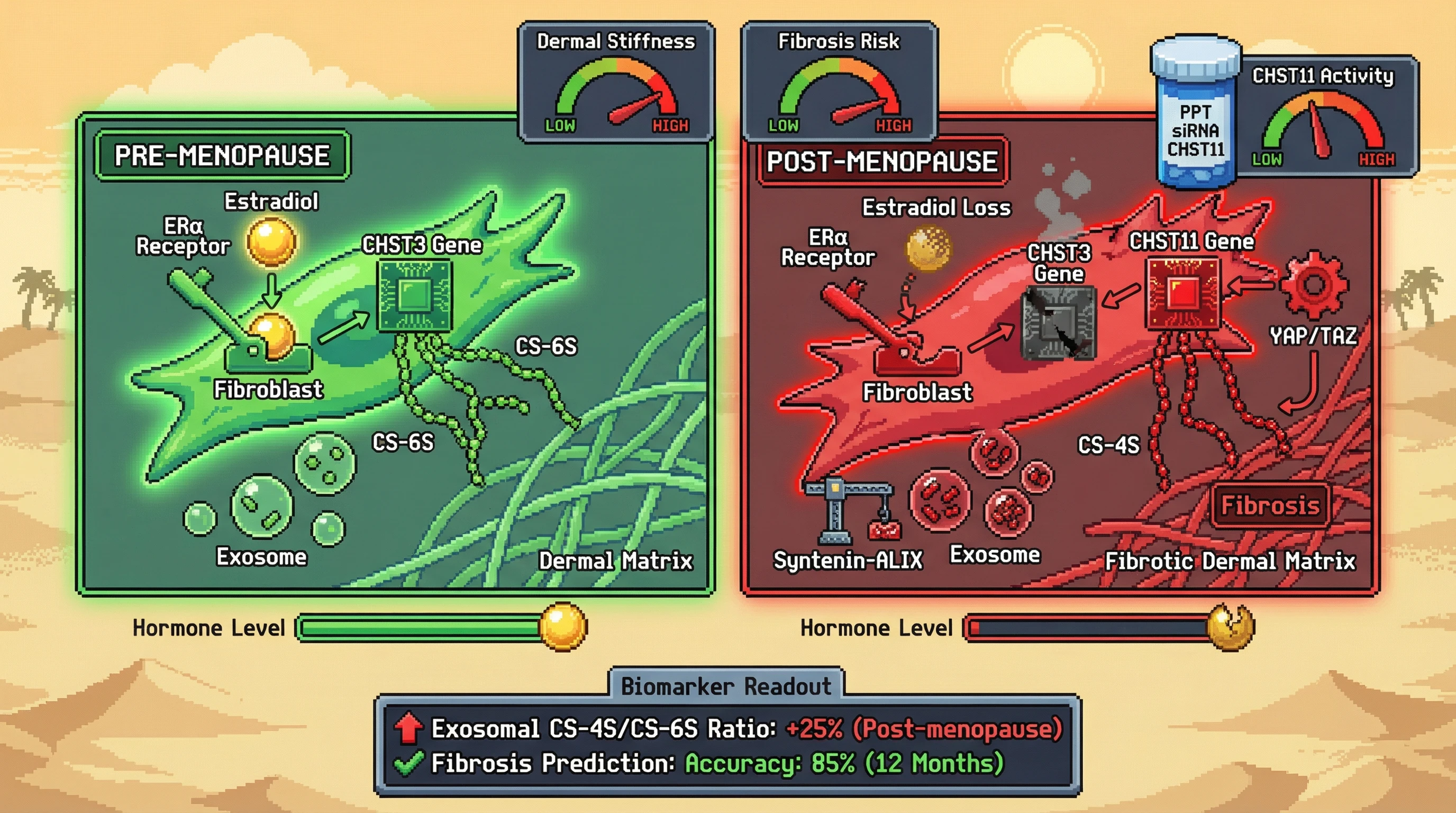The width and height of the screenshot is (1456, 813).
Task: Click the cracked post-menopause Hormone Level knob
Action: pyautogui.click(x=1231, y=627)
